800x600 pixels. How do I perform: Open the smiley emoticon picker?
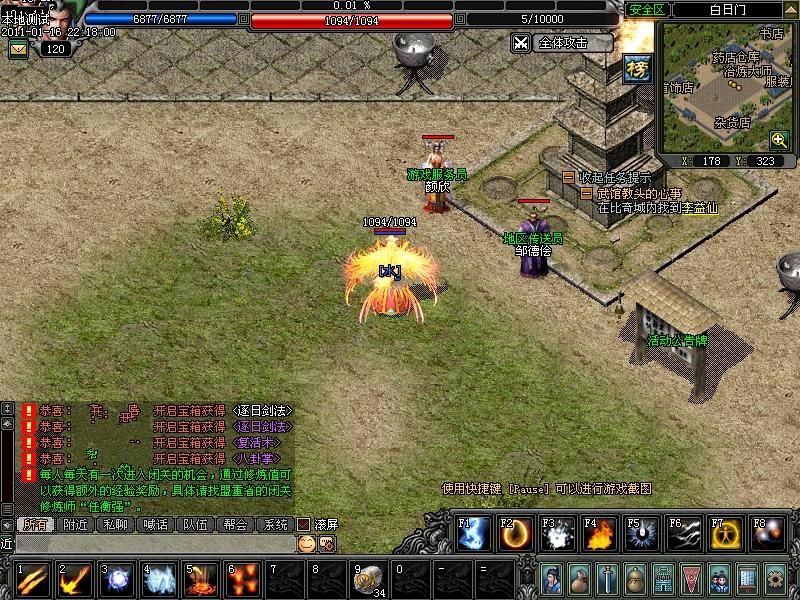coord(307,543)
